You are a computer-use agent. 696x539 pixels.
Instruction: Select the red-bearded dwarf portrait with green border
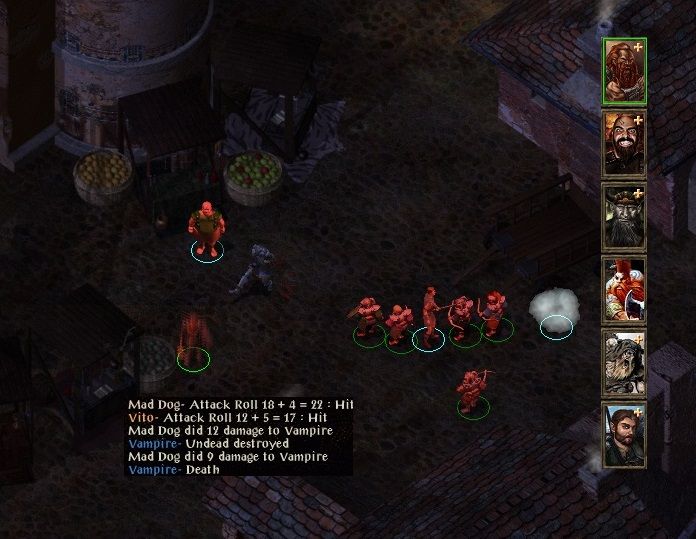[x=624, y=71]
